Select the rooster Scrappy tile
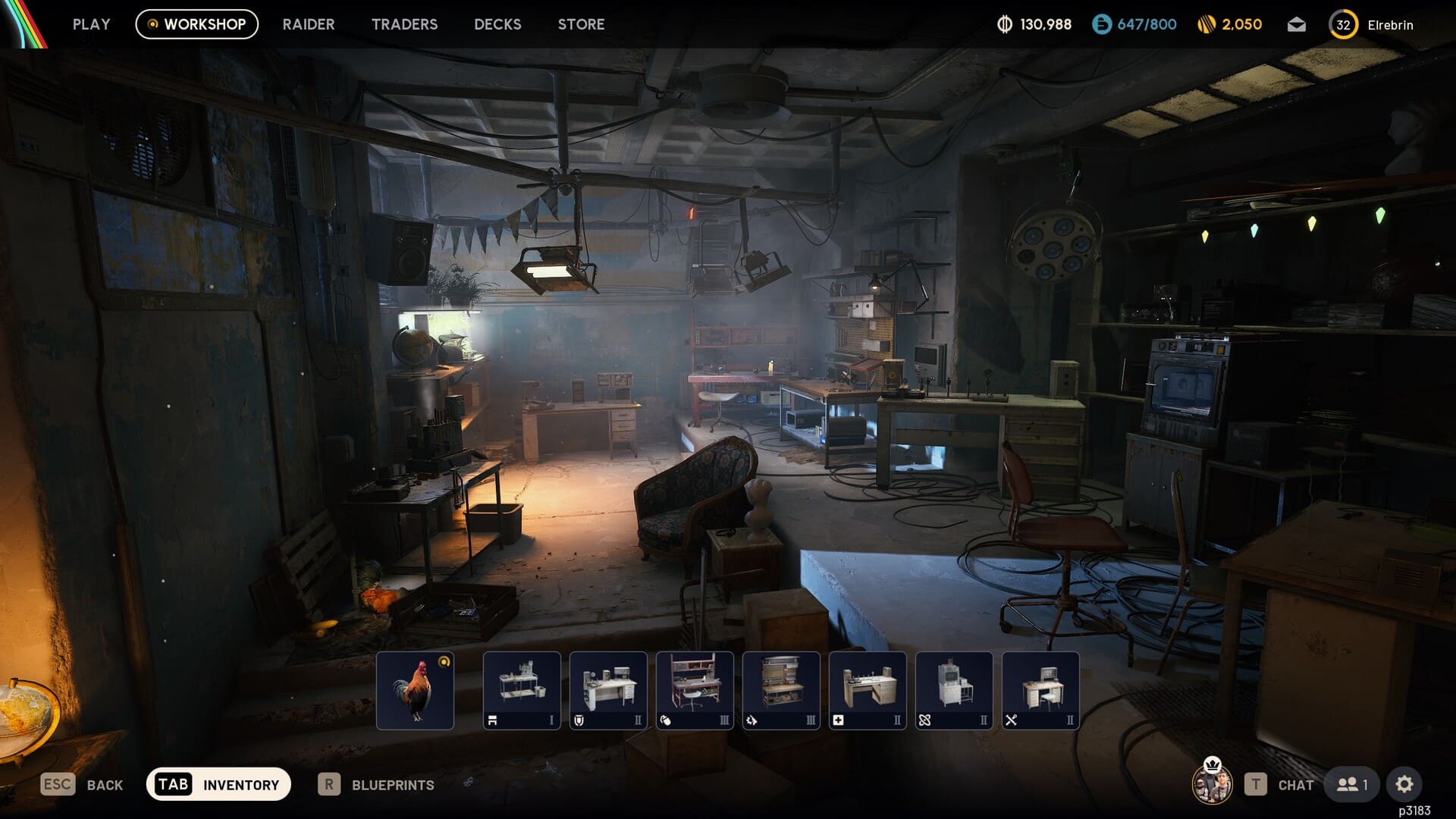This screenshot has width=1456, height=819. [415, 690]
